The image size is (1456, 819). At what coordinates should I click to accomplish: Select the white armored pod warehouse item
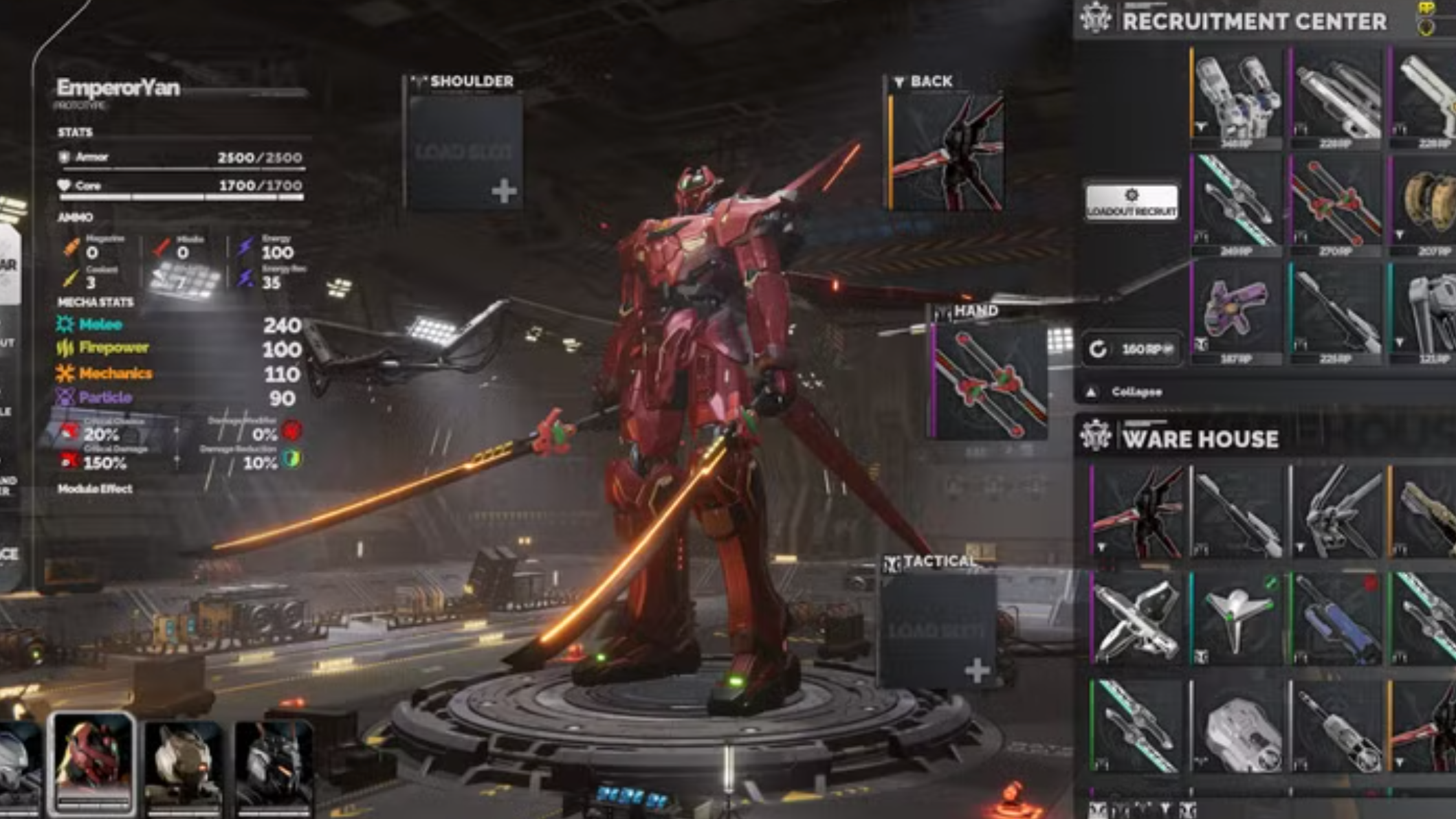click(1237, 730)
